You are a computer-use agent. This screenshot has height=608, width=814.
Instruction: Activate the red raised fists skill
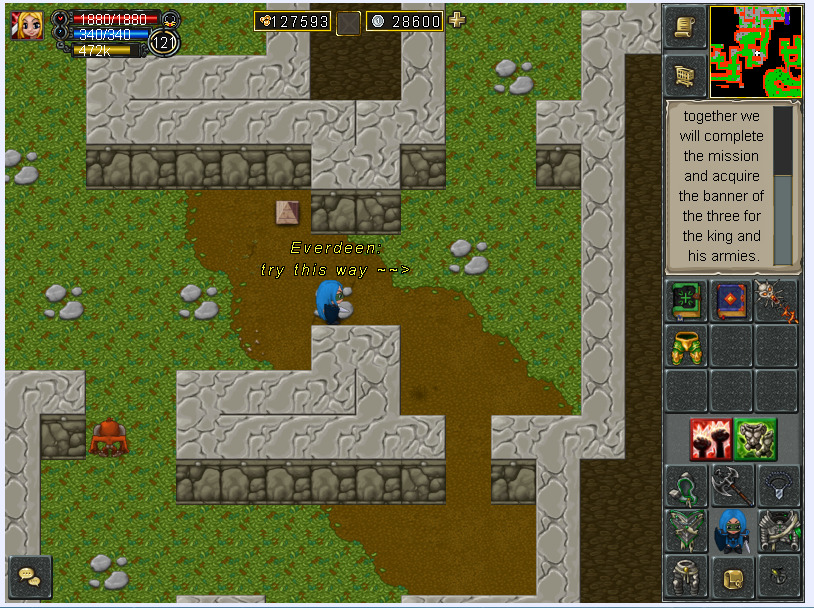pos(709,439)
